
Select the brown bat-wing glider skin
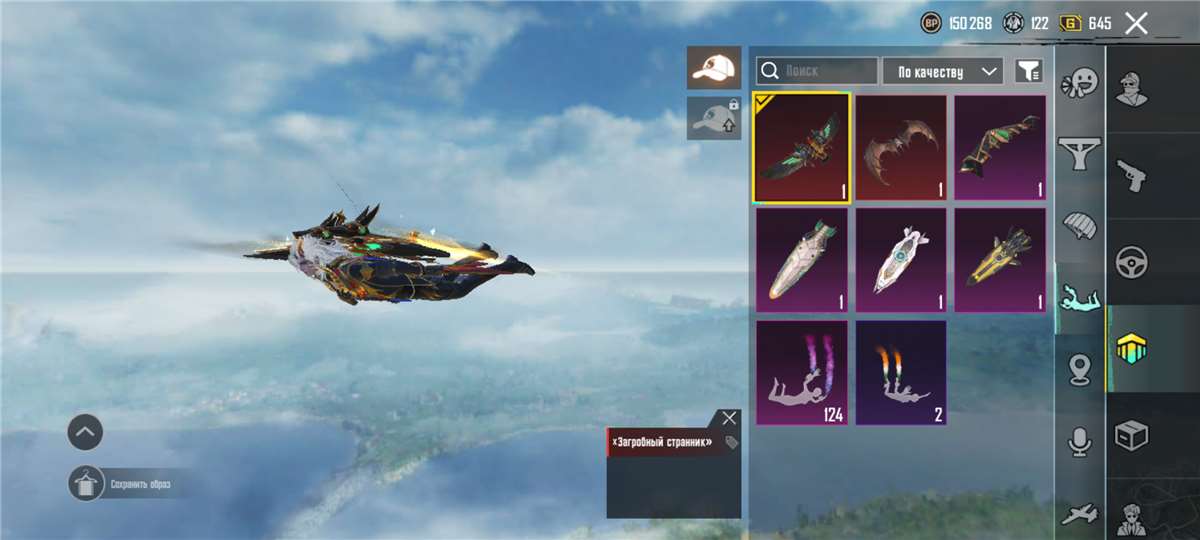901,148
